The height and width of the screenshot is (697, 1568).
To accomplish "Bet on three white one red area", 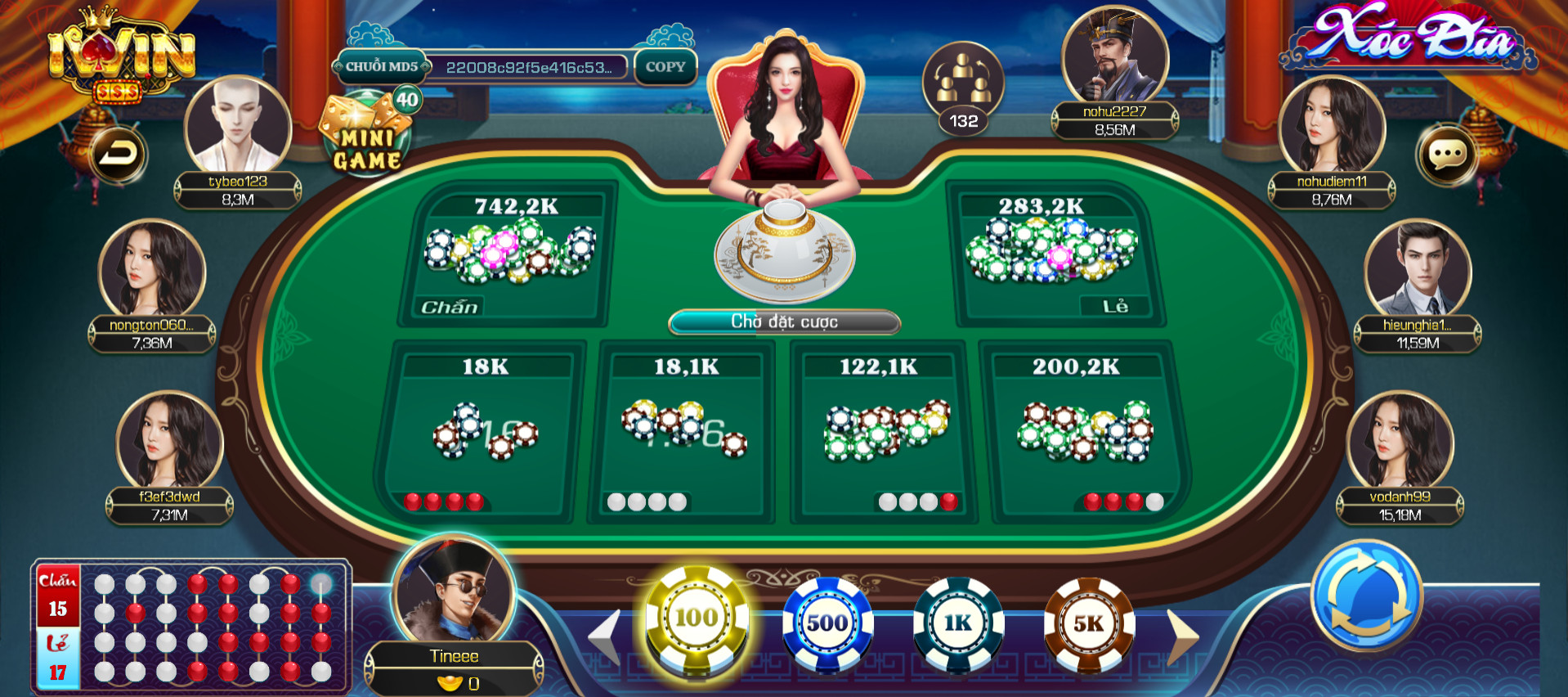I will [x=881, y=434].
